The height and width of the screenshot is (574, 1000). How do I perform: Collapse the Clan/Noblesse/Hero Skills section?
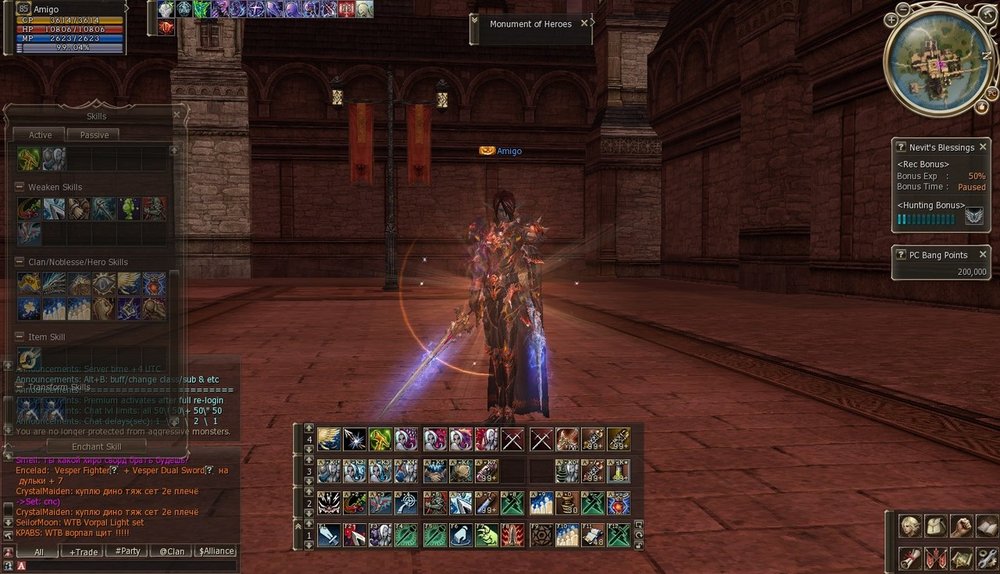tap(19, 262)
